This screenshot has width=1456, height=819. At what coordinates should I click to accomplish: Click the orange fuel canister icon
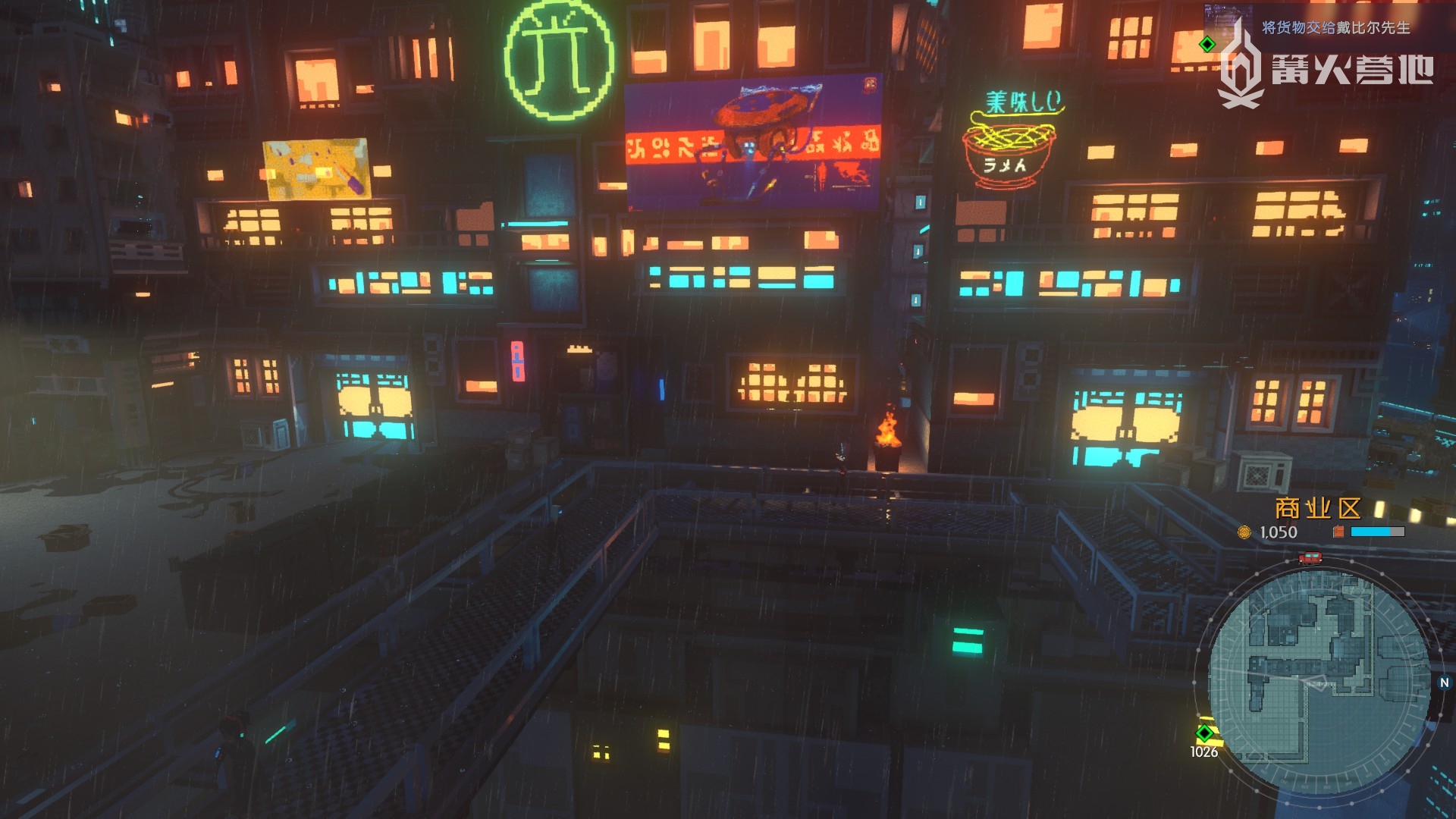point(1338,532)
